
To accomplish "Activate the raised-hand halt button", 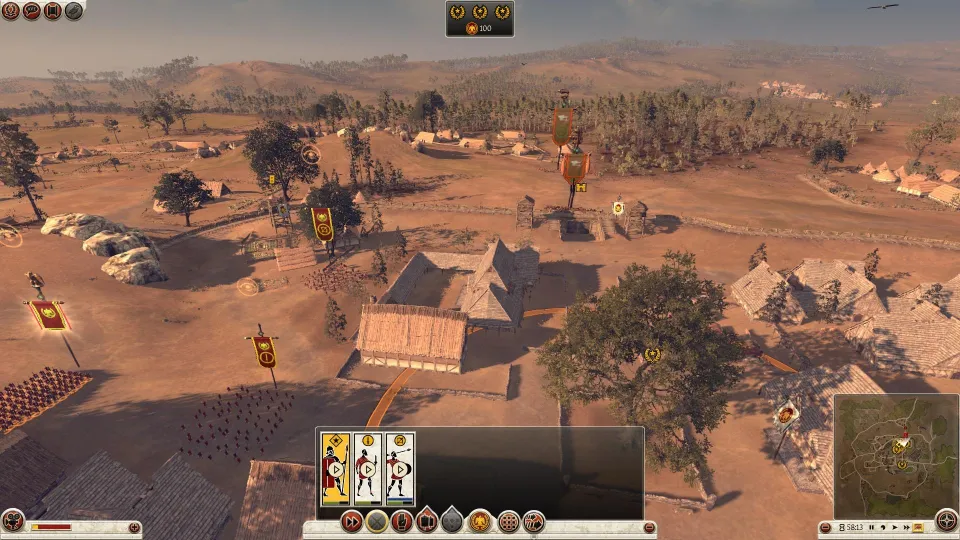I will [x=402, y=521].
